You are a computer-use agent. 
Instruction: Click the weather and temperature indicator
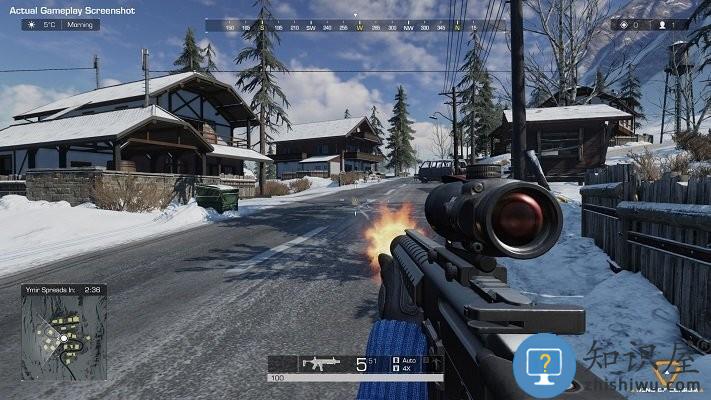(60, 24)
